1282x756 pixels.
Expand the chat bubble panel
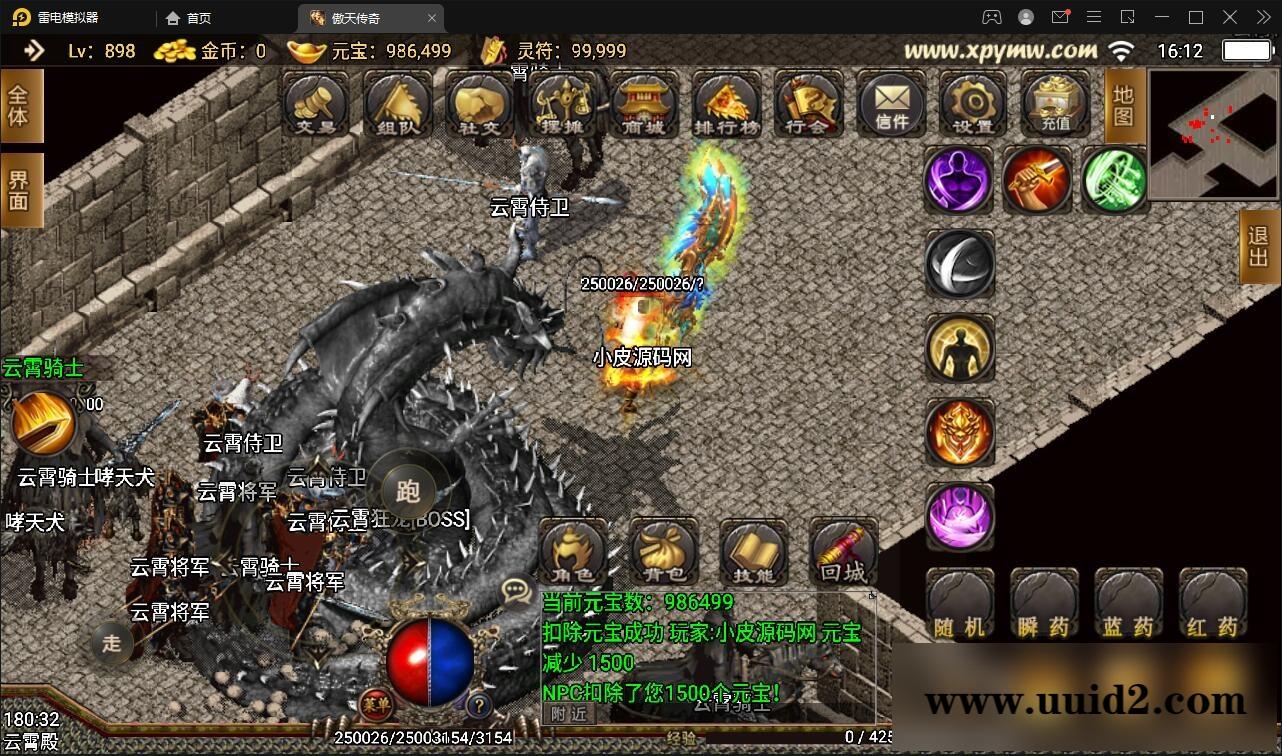513,590
